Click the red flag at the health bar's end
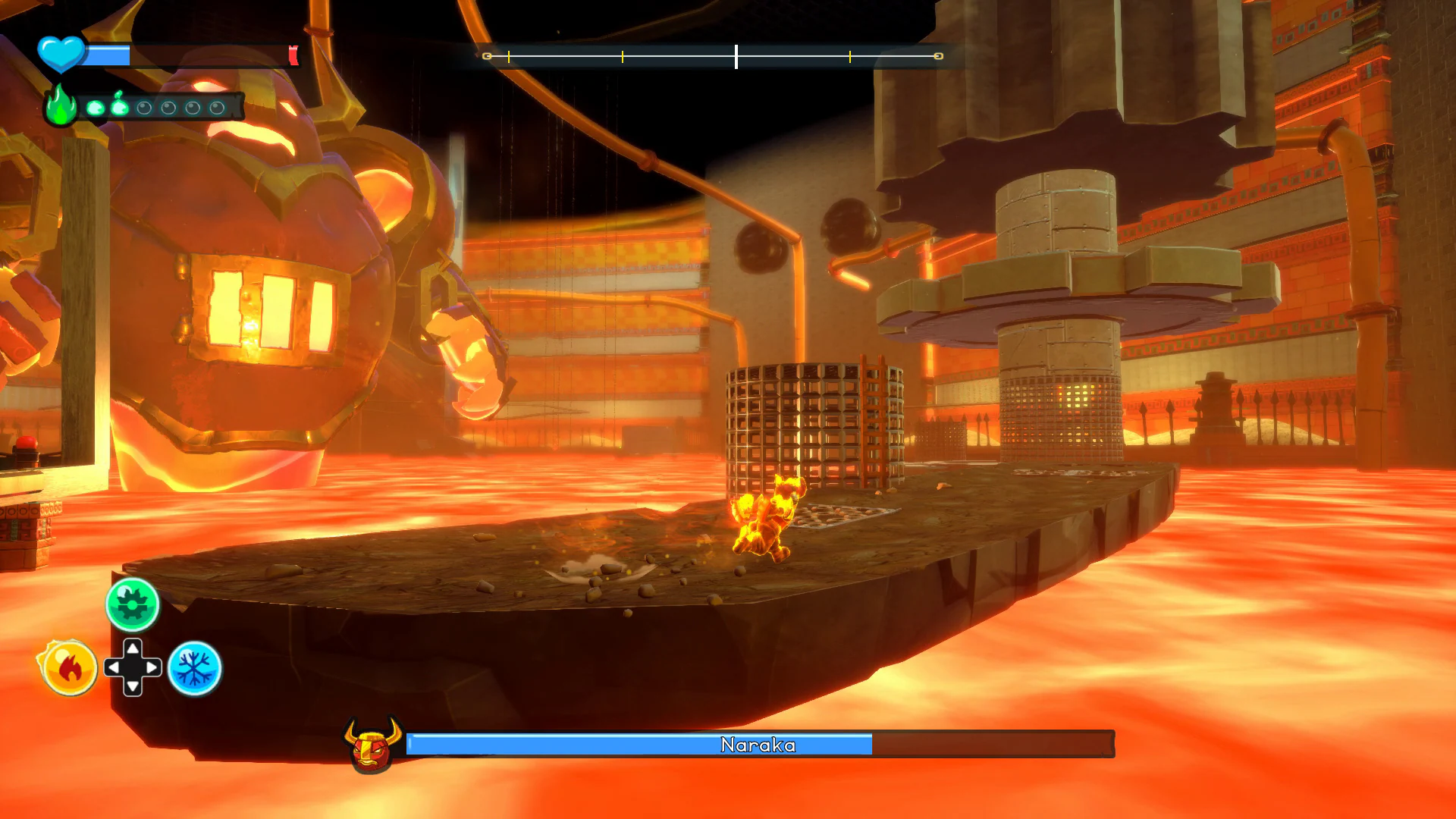Screen dimensions: 1456x819 tap(294, 55)
